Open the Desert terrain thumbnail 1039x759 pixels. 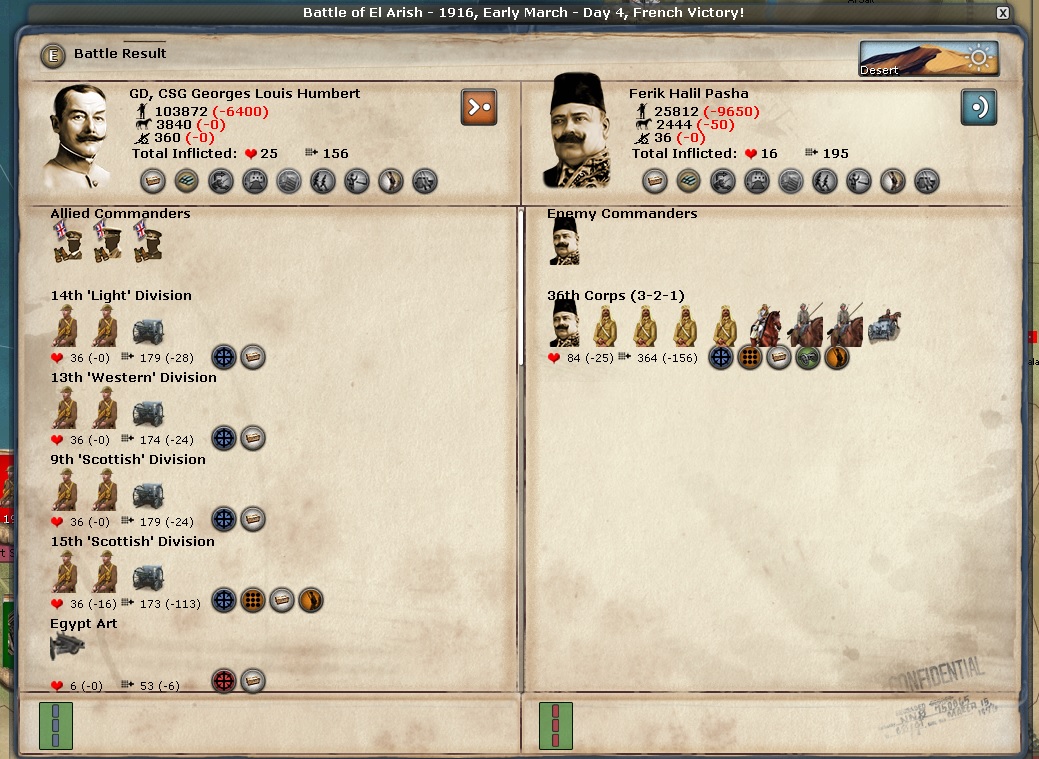pyautogui.click(x=929, y=59)
